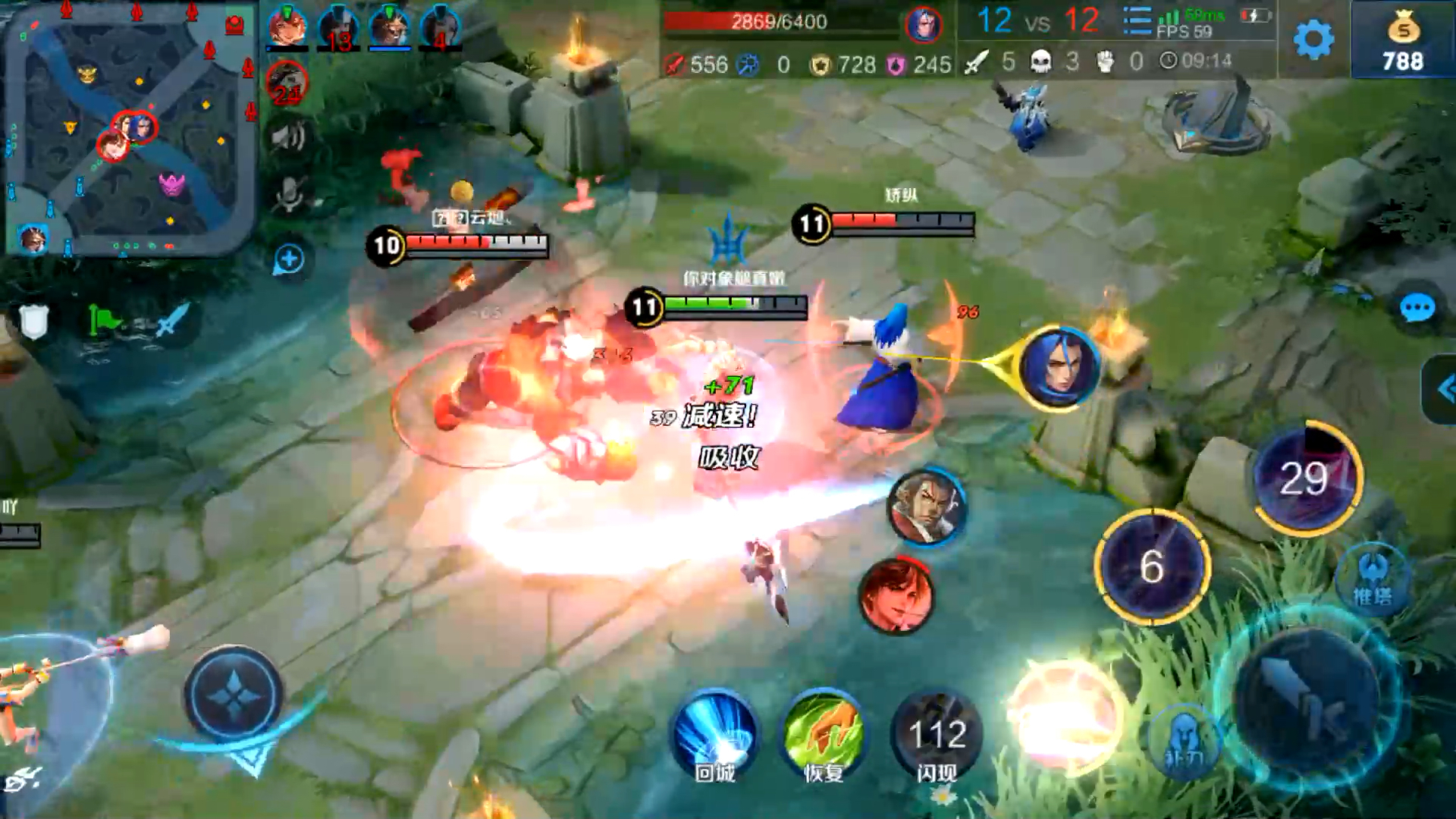Open the scoreboard list icon
Viewport: 1456px width, 819px height.
click(x=1136, y=21)
